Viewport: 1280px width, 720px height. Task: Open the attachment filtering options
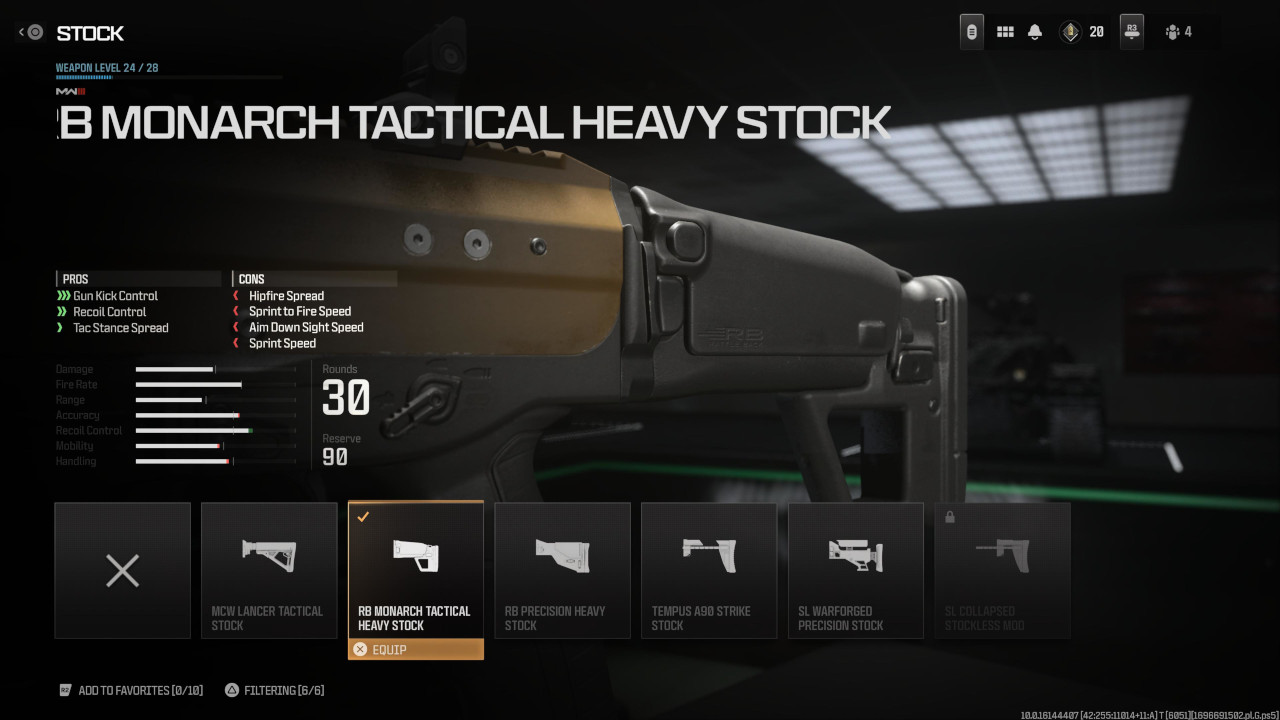[x=274, y=690]
